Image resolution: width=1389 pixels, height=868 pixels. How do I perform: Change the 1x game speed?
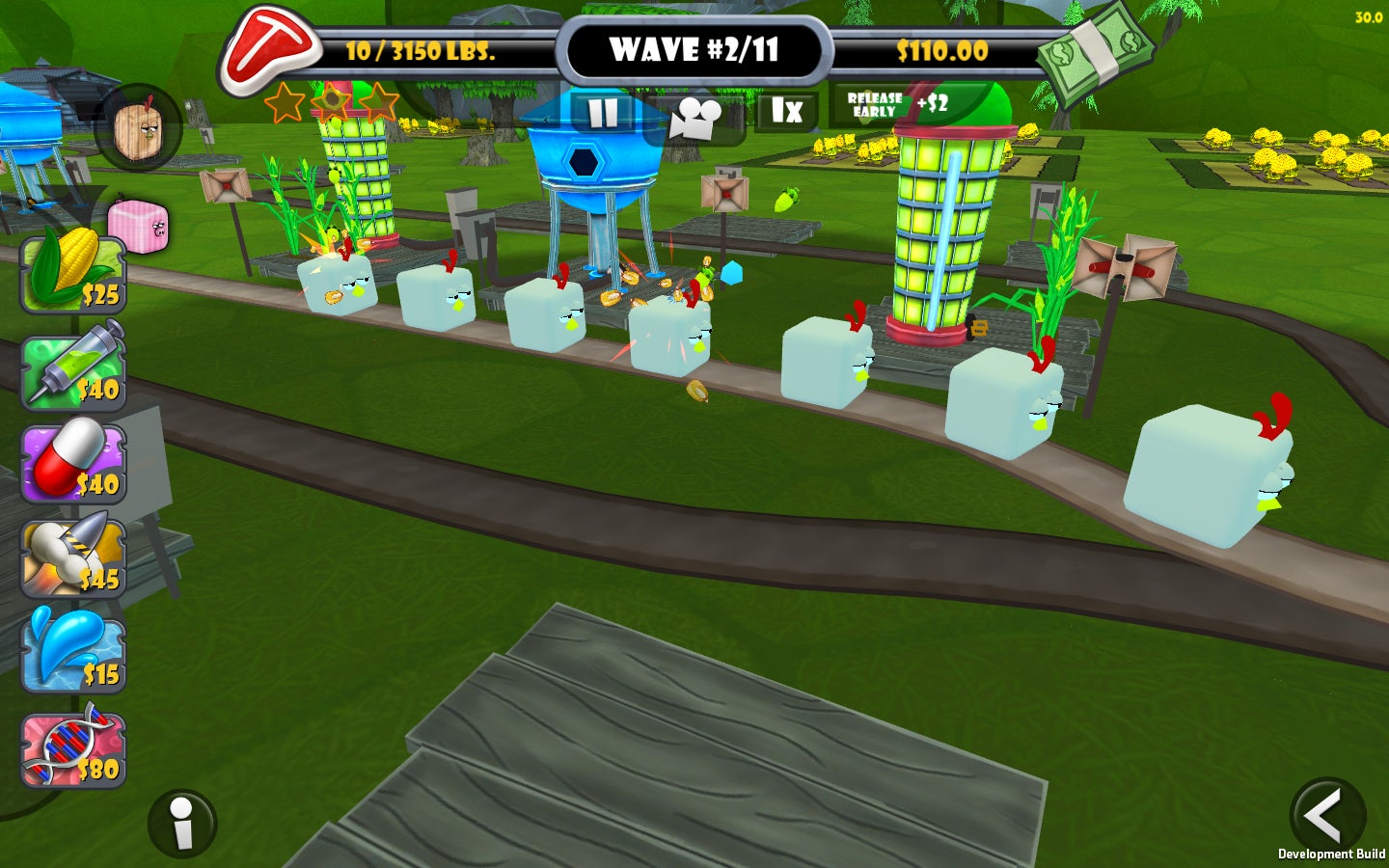(786, 112)
